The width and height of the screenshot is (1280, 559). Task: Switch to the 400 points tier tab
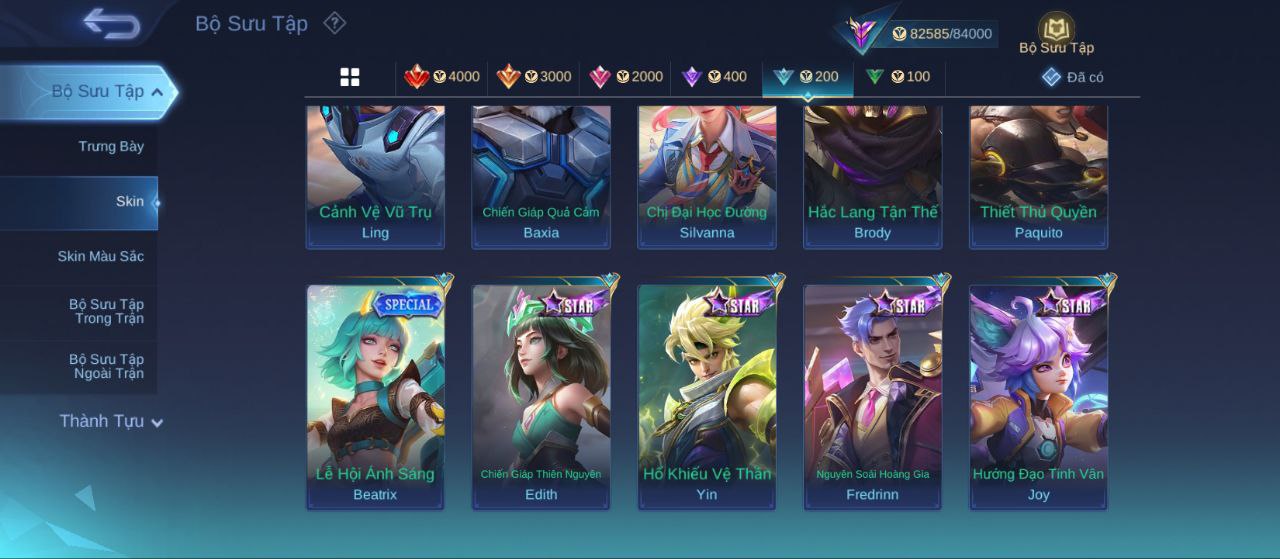point(714,77)
